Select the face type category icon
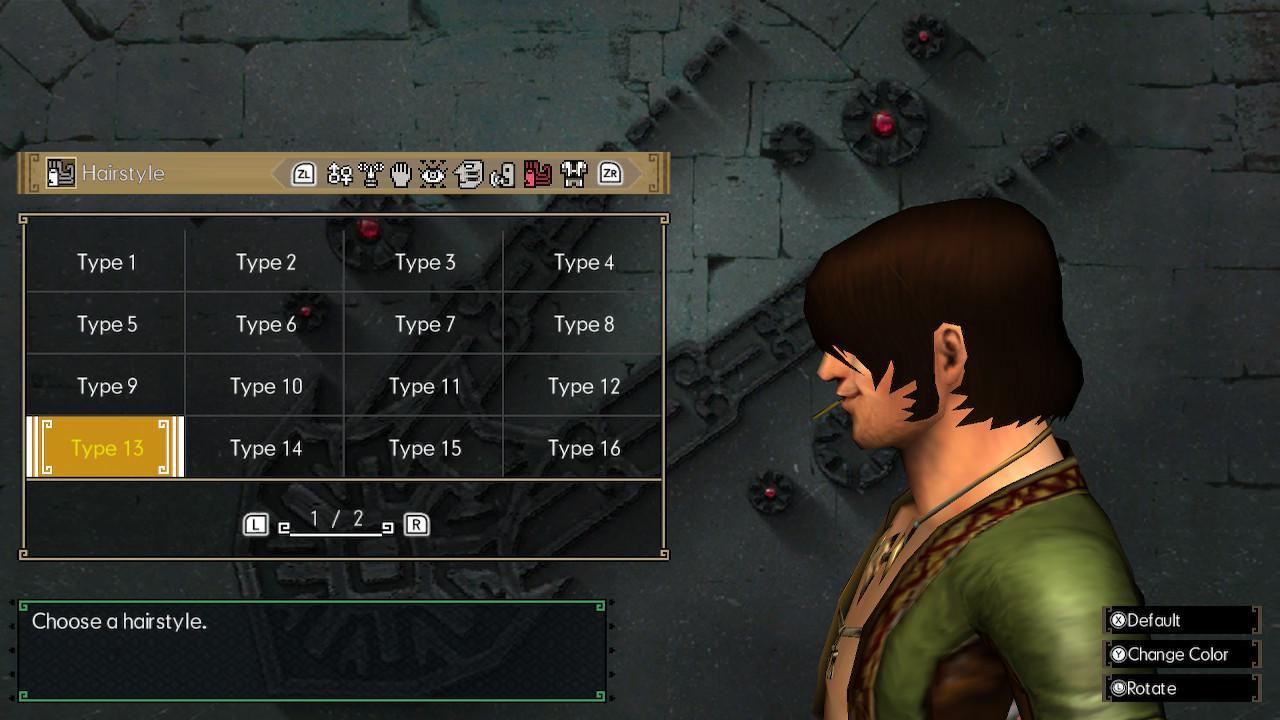 (x=370, y=173)
